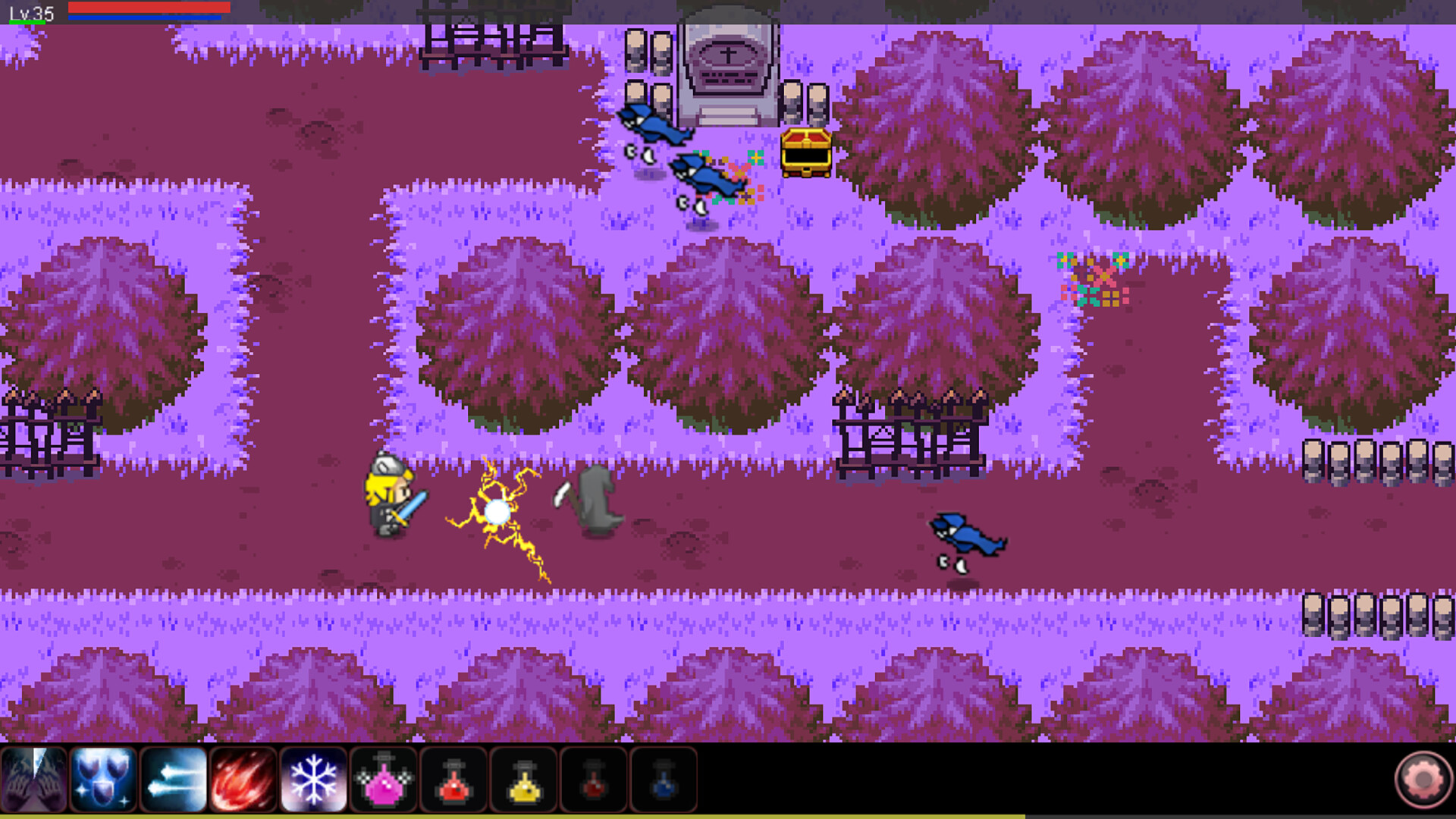Screen dimensions: 1456x819
Task: Drink the pink sparkling potion
Action: (383, 781)
